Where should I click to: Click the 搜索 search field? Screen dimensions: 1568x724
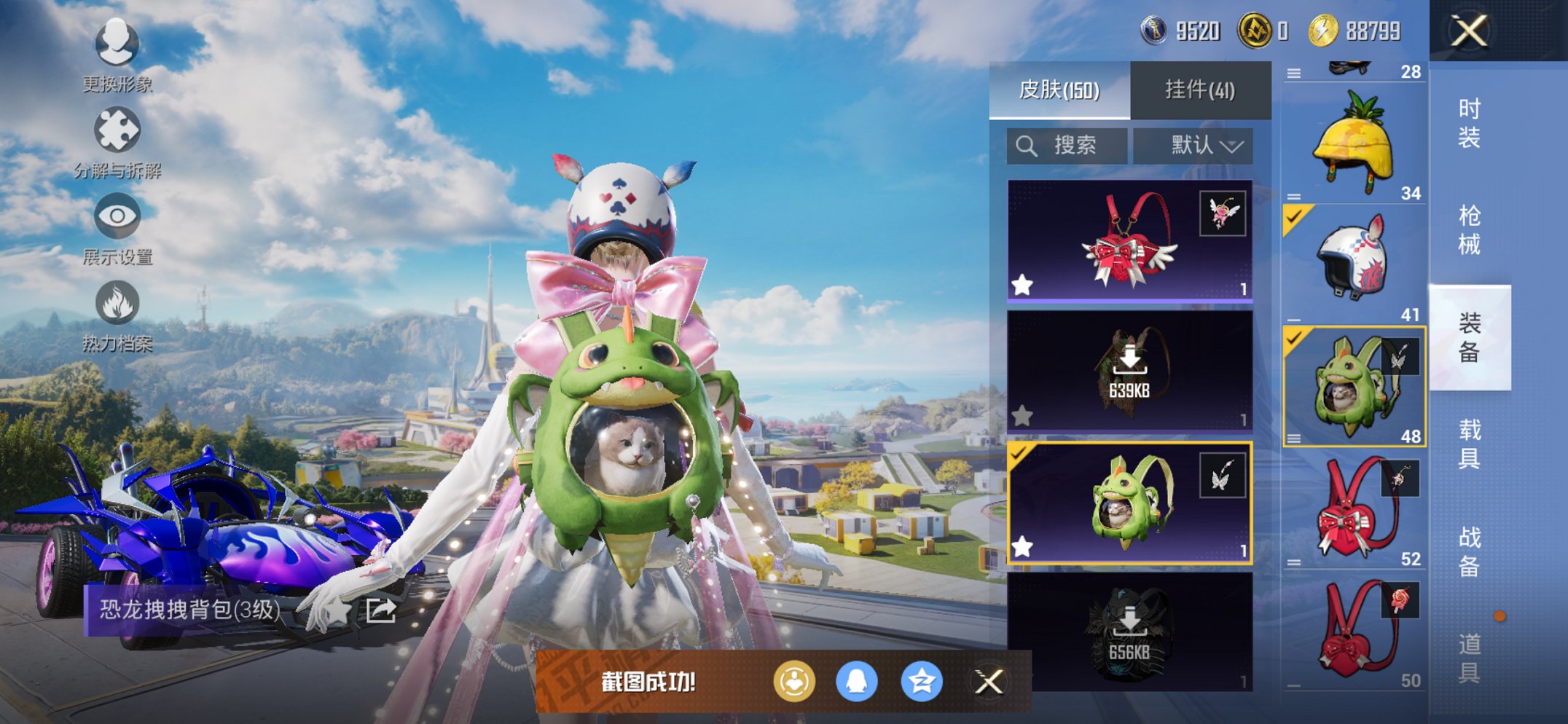[x=1067, y=146]
